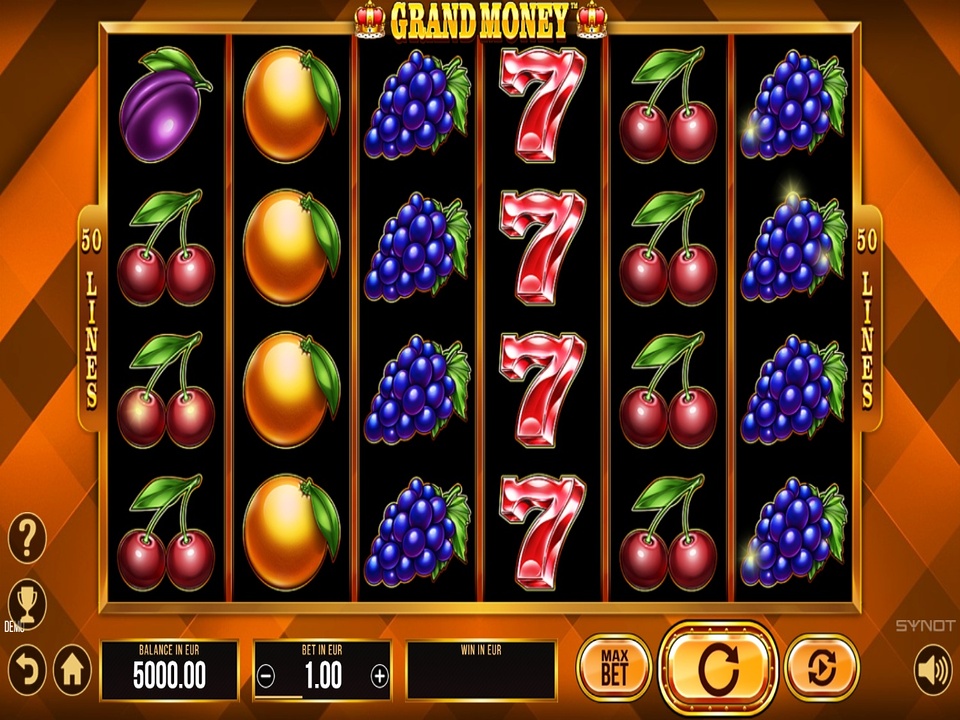Screen dimensions: 960x720
Task: Go to the home screen button
Action: (x=72, y=668)
